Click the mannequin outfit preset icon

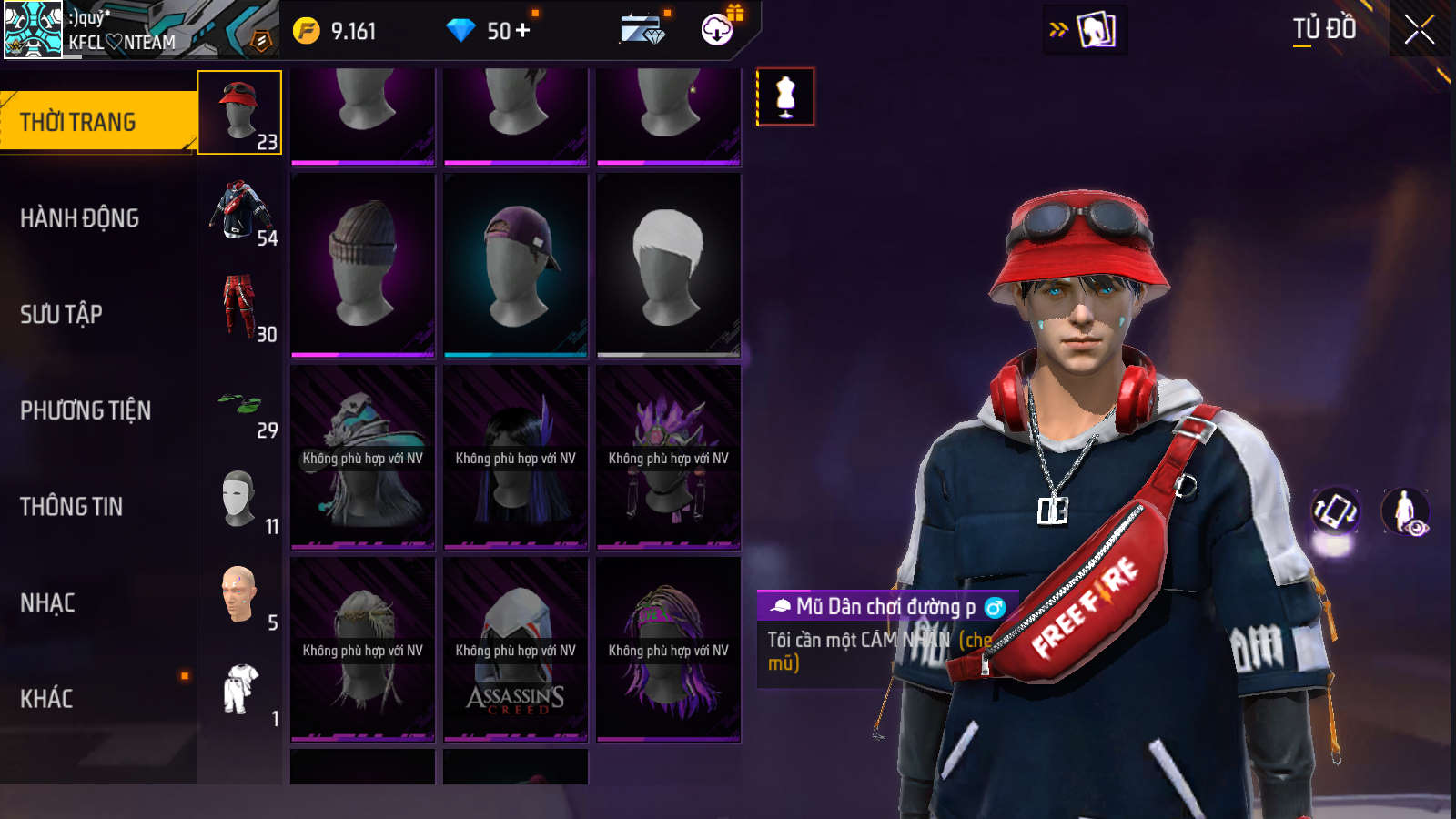785,96
